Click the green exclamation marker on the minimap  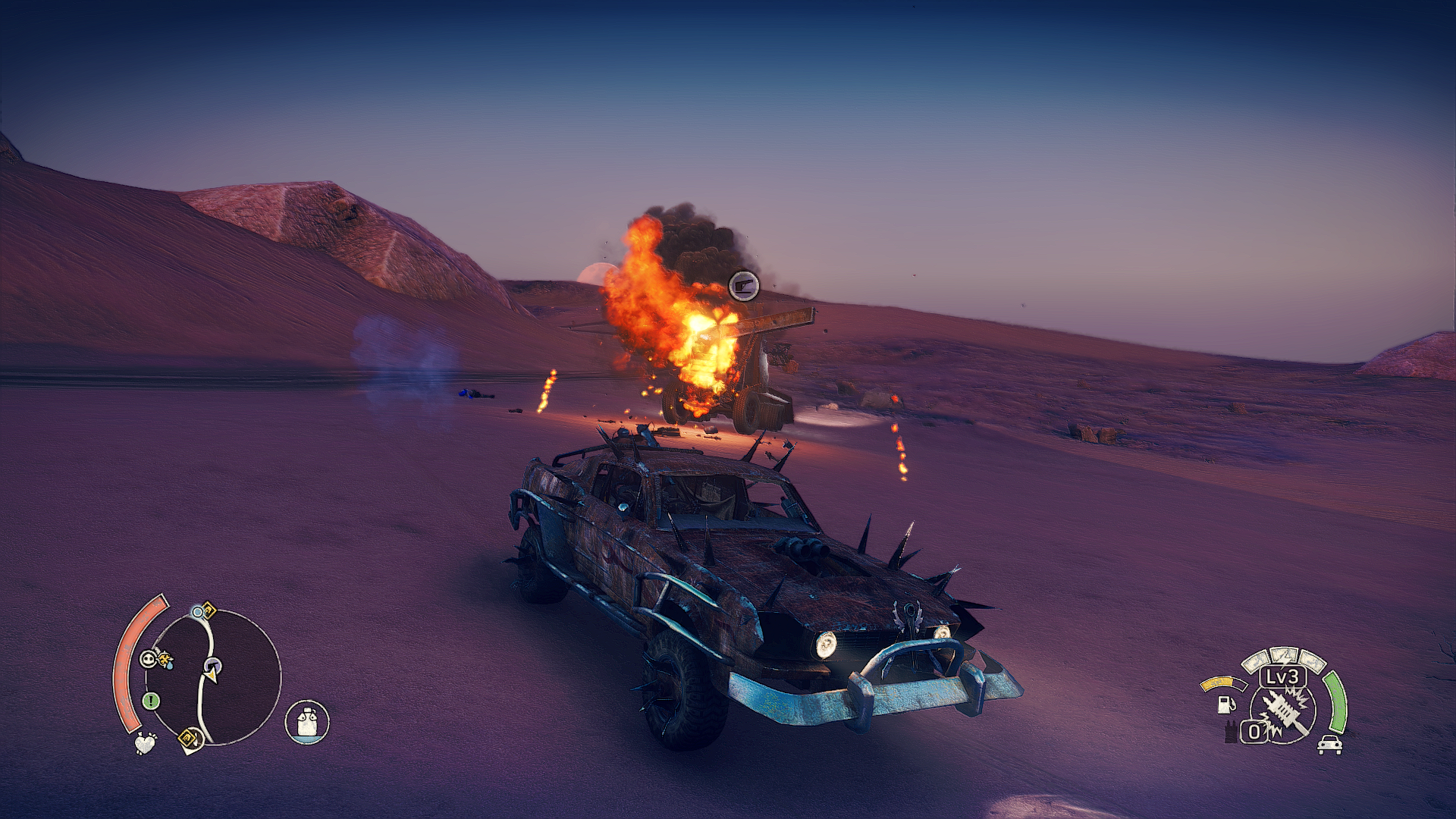point(151,701)
